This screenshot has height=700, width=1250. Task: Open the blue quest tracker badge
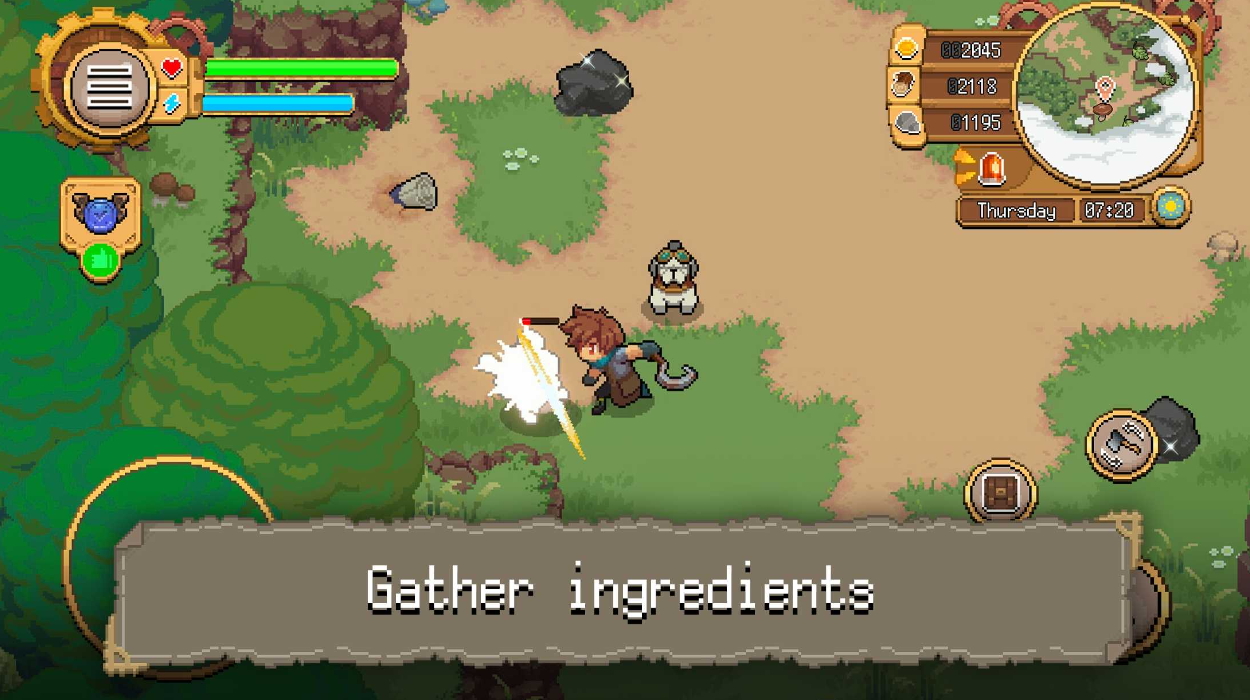click(99, 214)
